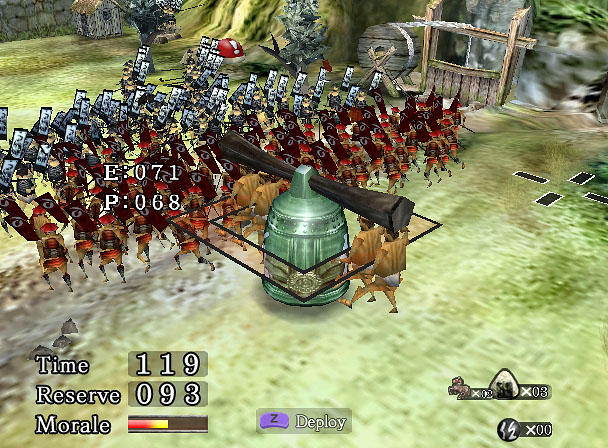Viewport: 608px width, 448px height.
Task: Click the Deploy command label
Action: (x=322, y=421)
